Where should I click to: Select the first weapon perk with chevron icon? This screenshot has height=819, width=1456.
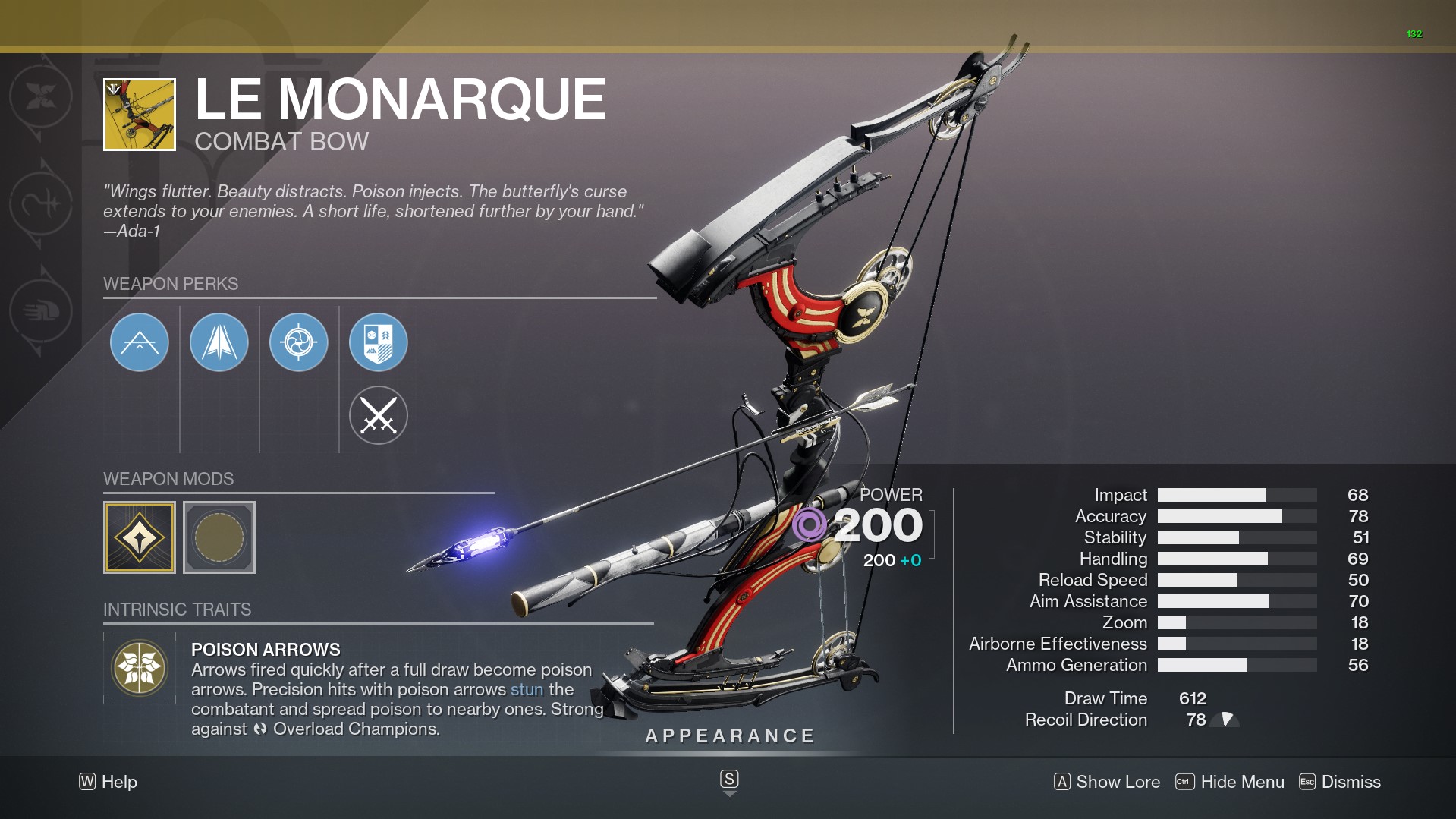point(140,342)
